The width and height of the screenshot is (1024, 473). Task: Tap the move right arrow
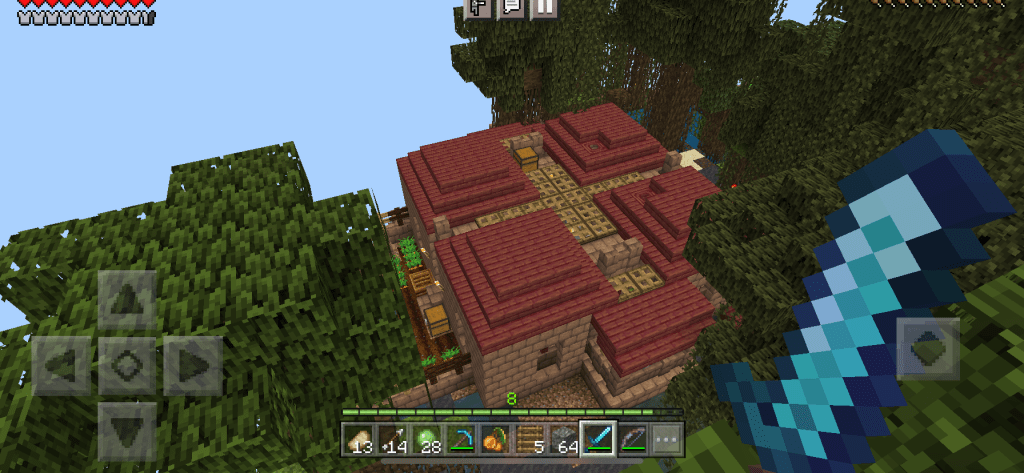(192, 365)
